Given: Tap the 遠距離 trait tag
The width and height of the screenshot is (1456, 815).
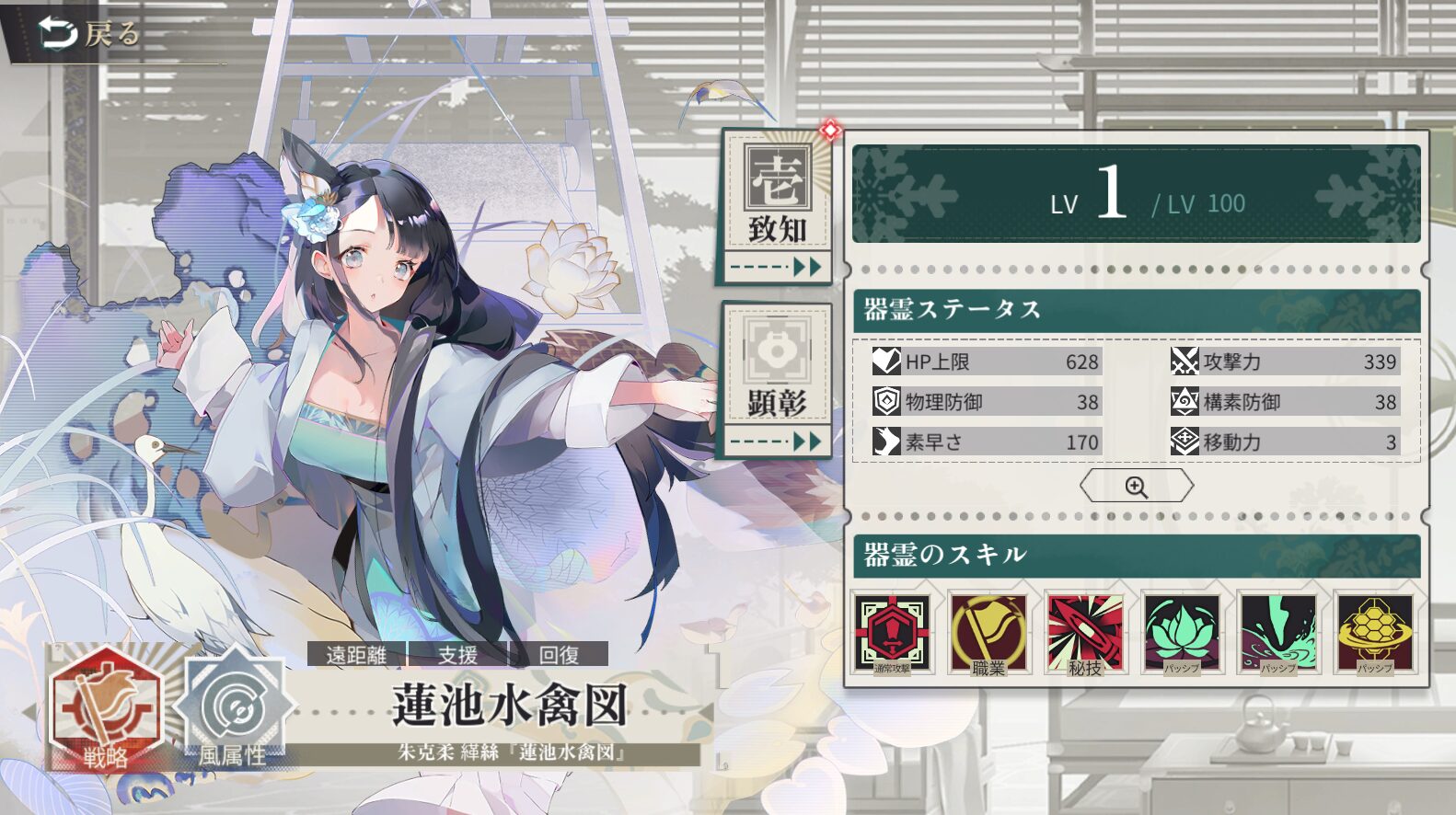Looking at the screenshot, I should 356,654.
